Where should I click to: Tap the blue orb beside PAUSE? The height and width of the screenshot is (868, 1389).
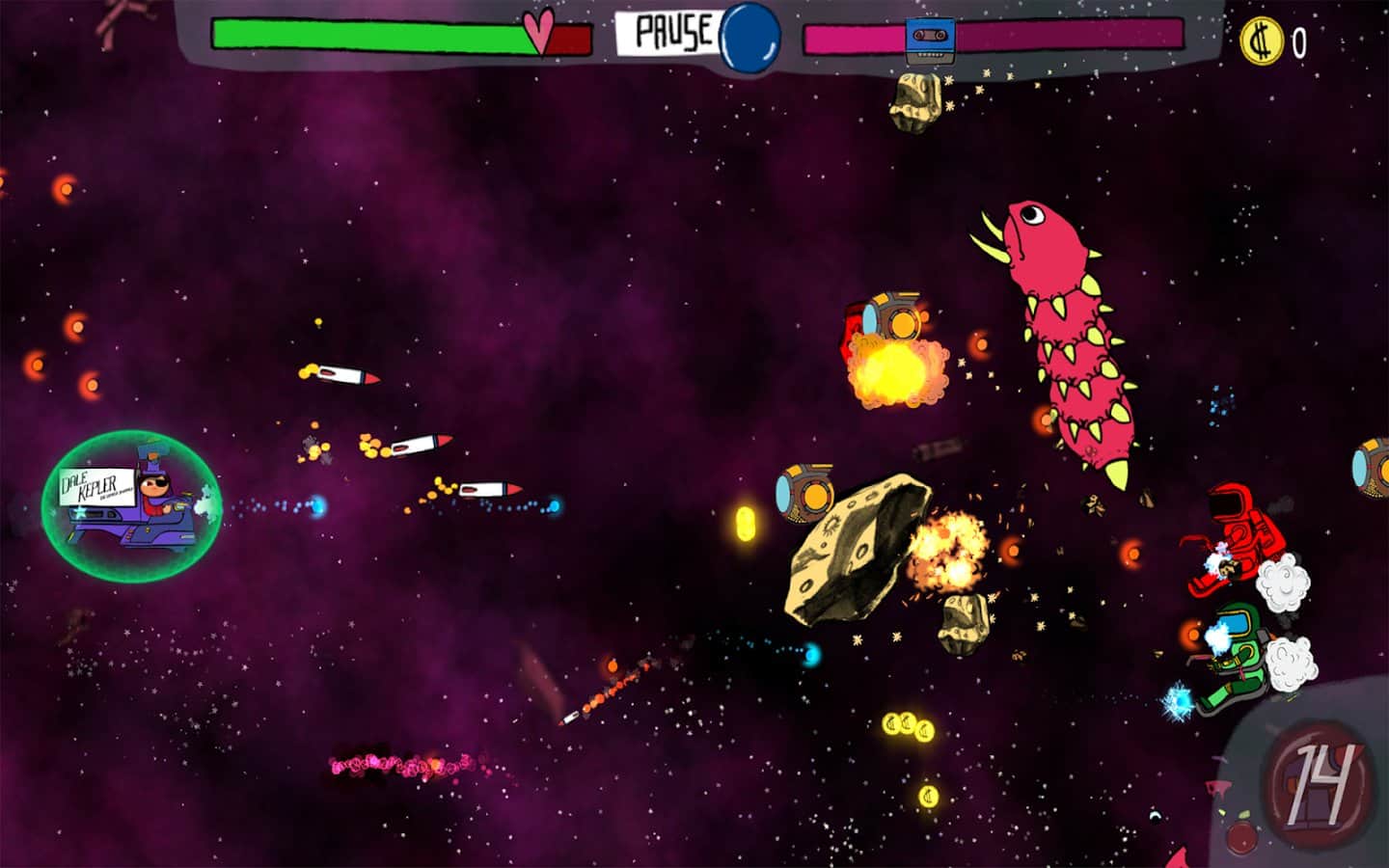tap(751, 35)
